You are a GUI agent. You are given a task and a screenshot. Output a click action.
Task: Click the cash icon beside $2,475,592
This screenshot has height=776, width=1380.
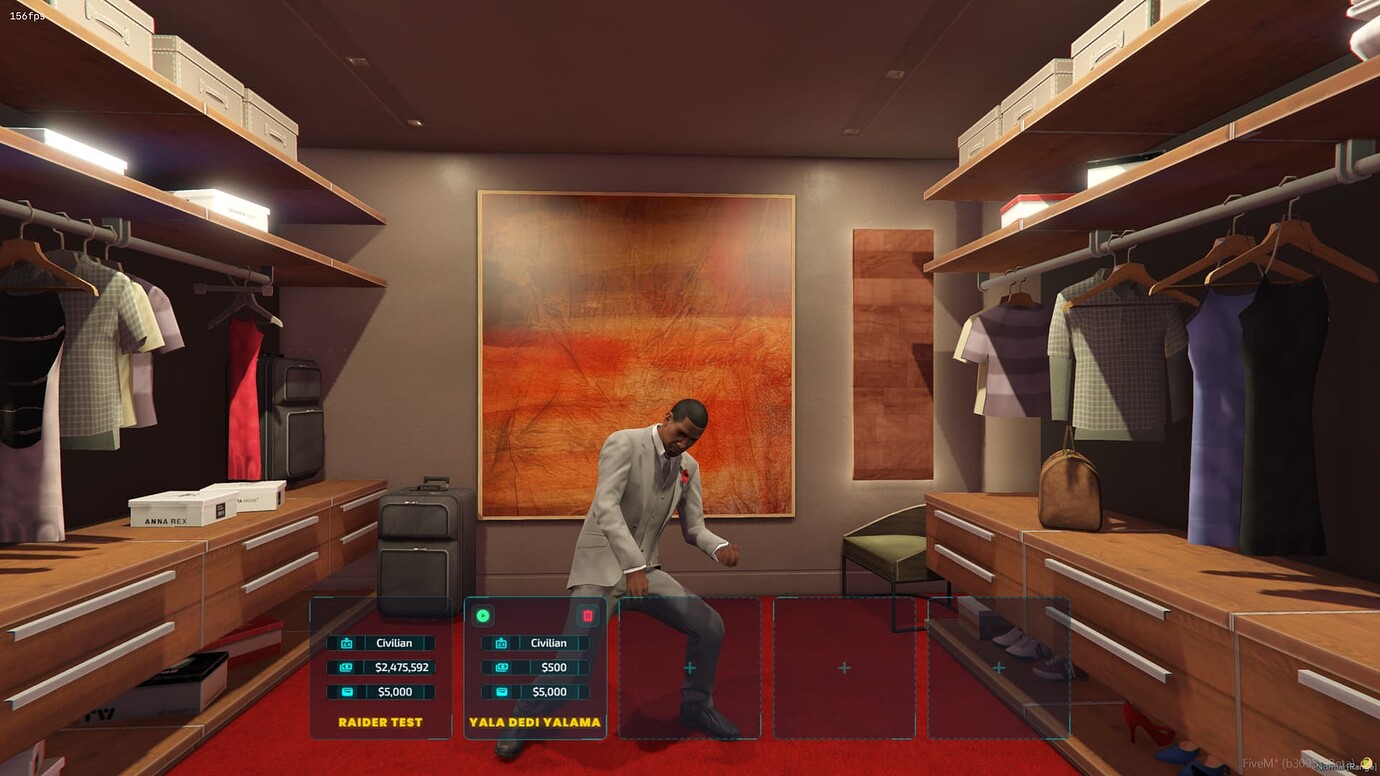point(345,667)
